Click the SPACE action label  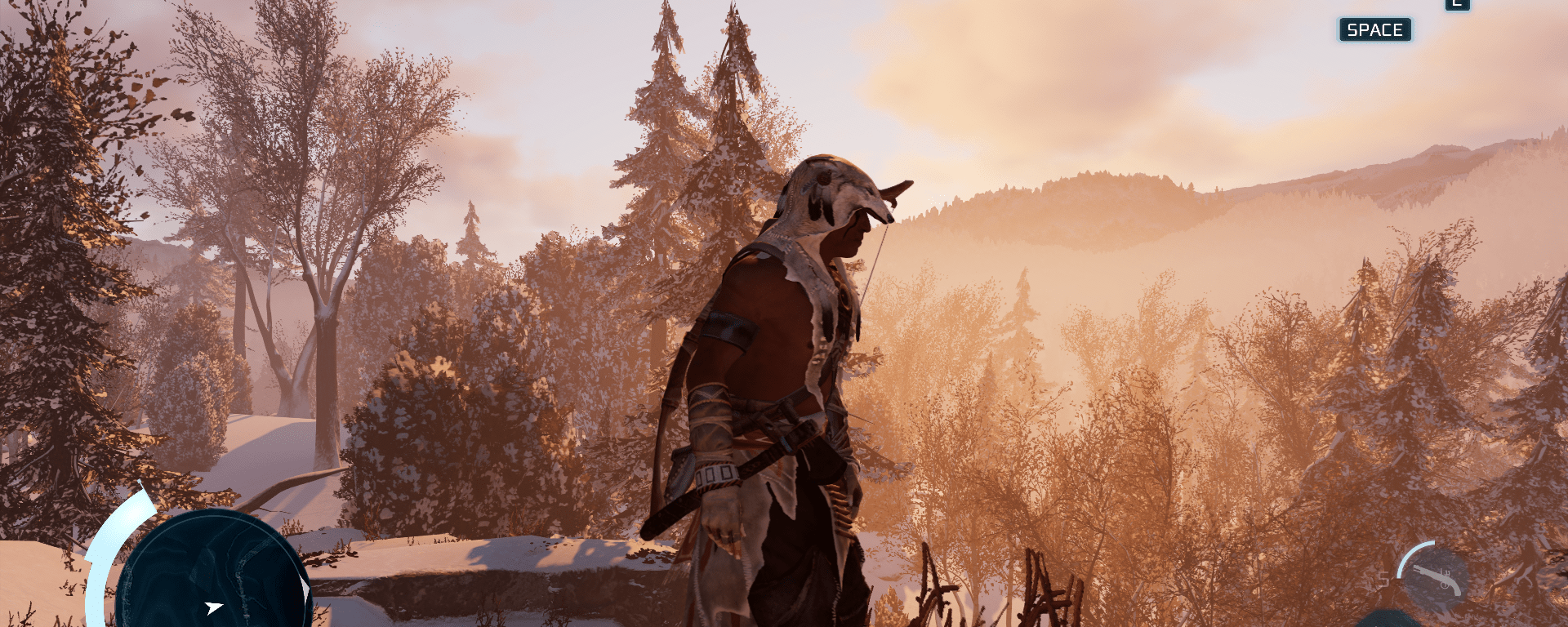(x=1375, y=29)
